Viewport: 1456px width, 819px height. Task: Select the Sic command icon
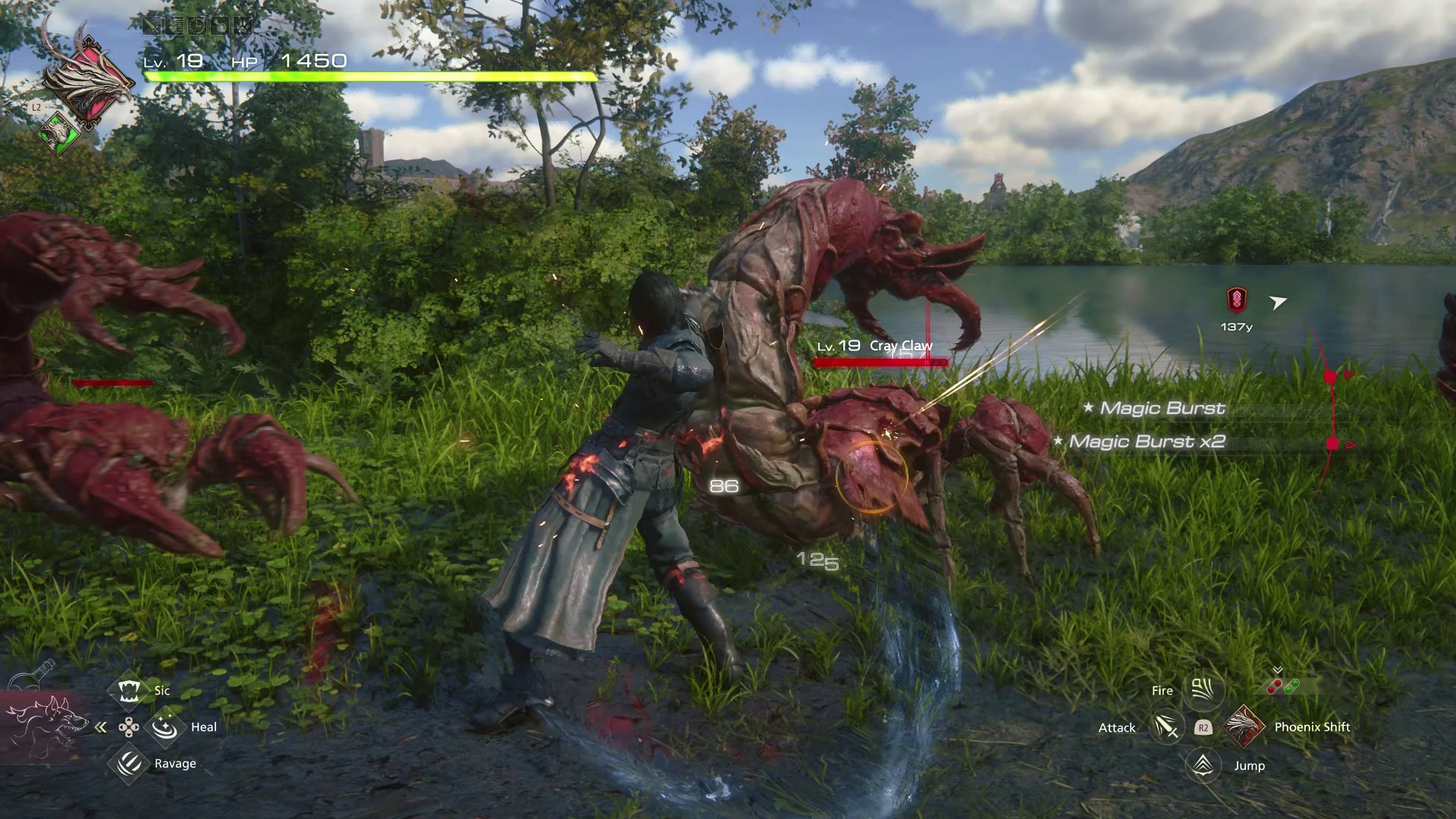(128, 690)
